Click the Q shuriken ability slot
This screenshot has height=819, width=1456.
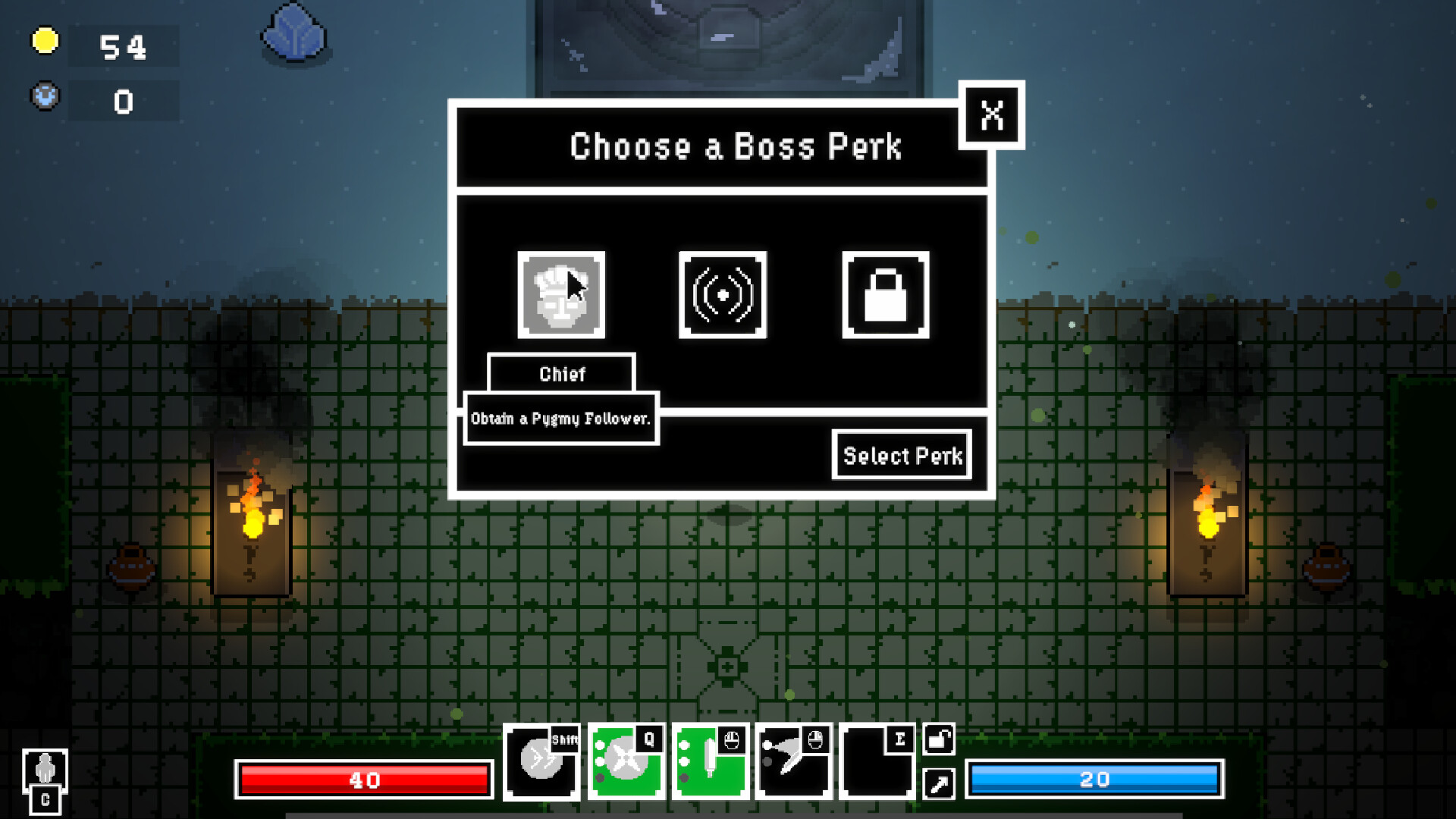[626, 761]
